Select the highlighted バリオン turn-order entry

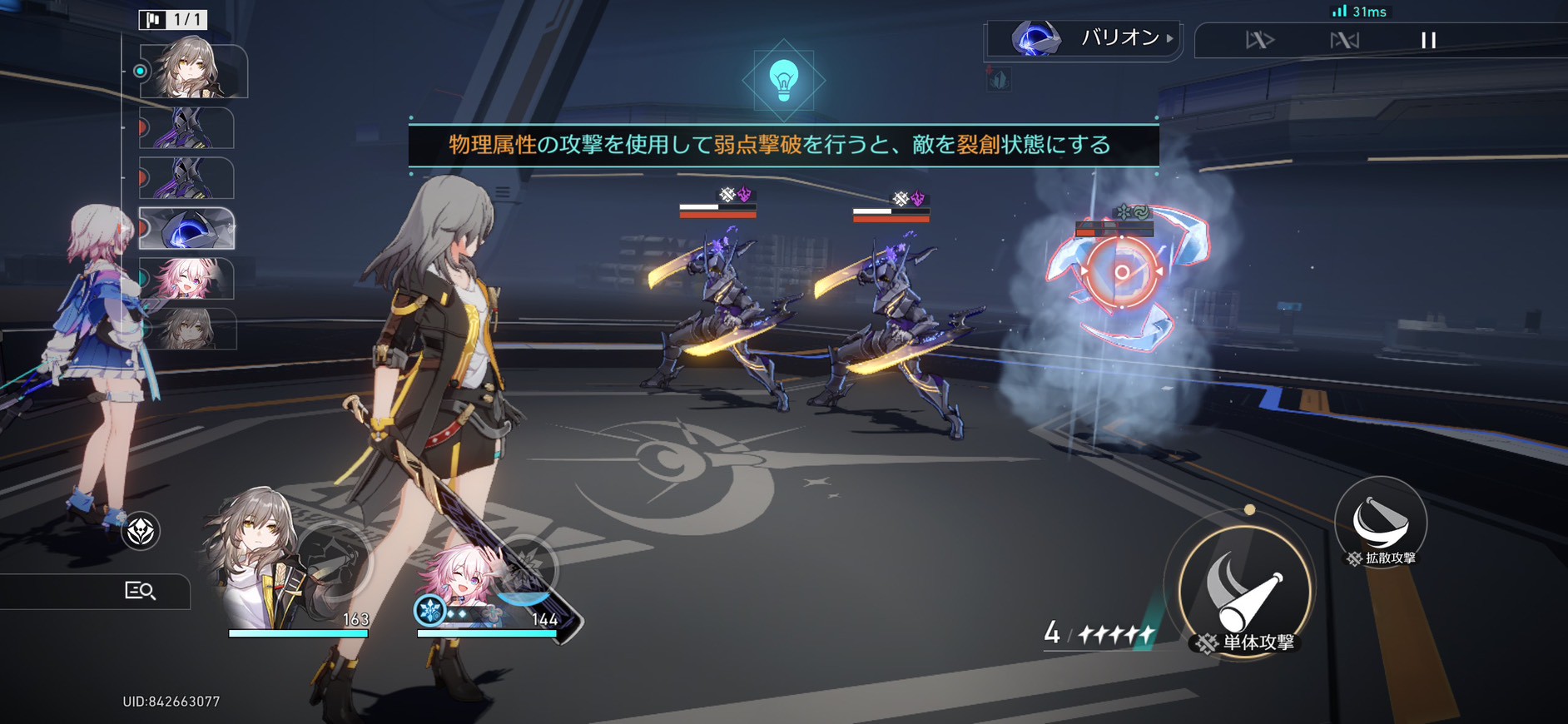pos(186,229)
